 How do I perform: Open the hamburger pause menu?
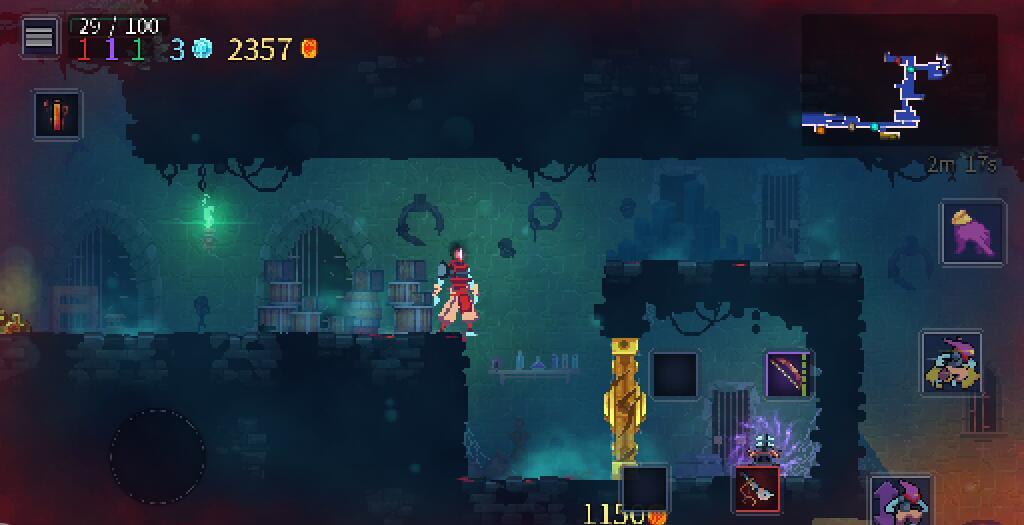39,38
